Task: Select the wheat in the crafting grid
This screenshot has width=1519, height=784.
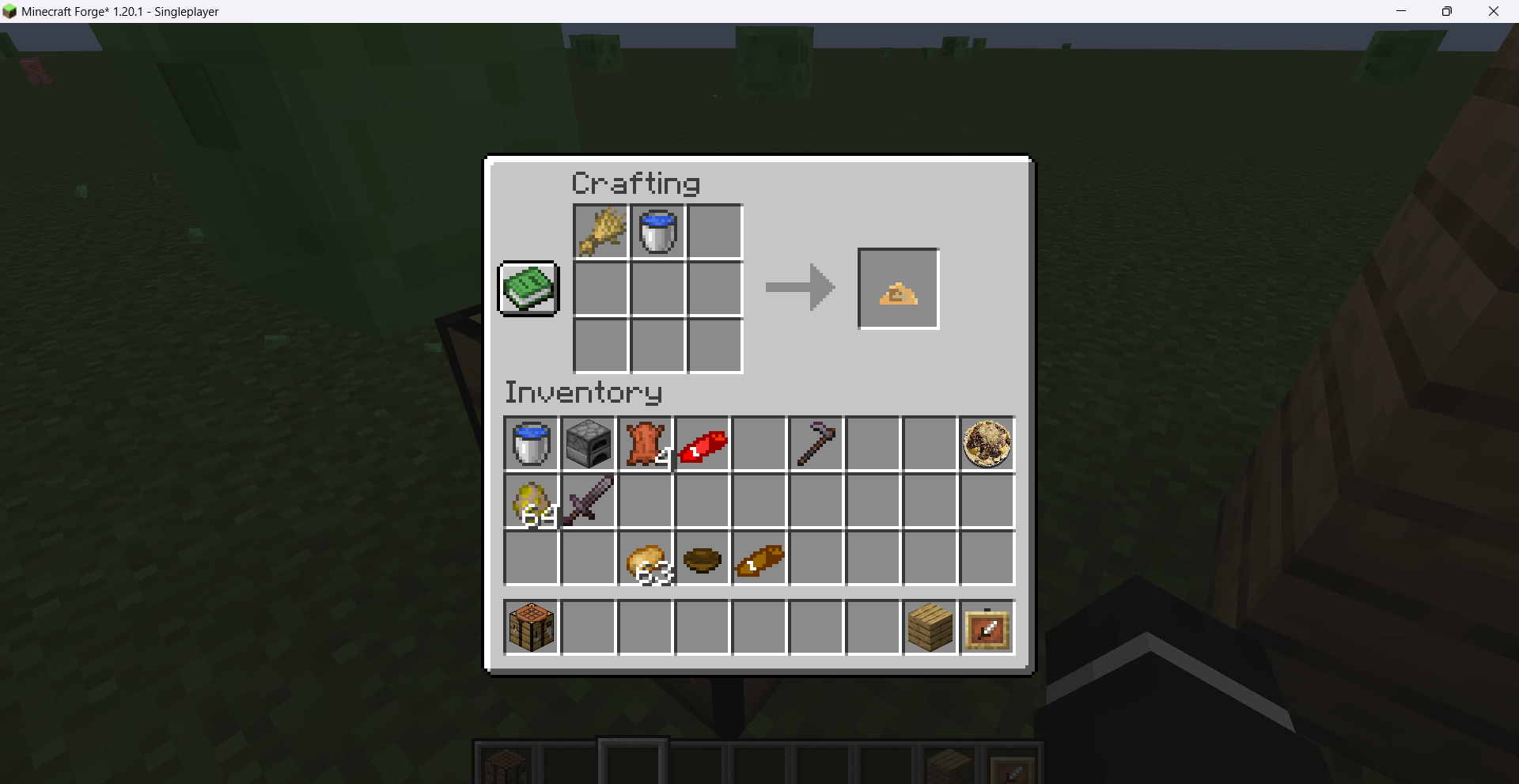Action: point(600,231)
